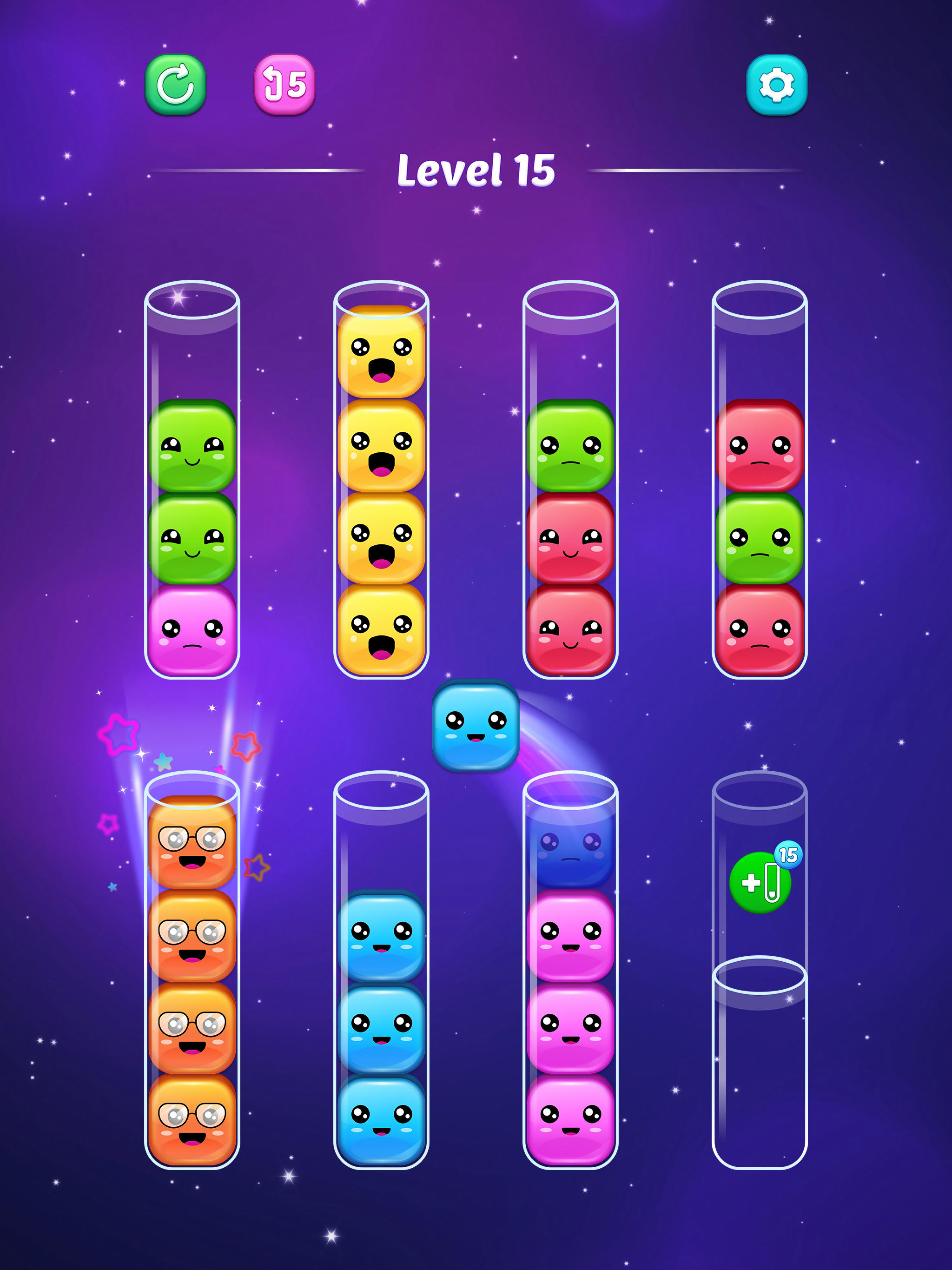Open the settings gear icon
The width and height of the screenshot is (952, 1270).
tap(776, 86)
